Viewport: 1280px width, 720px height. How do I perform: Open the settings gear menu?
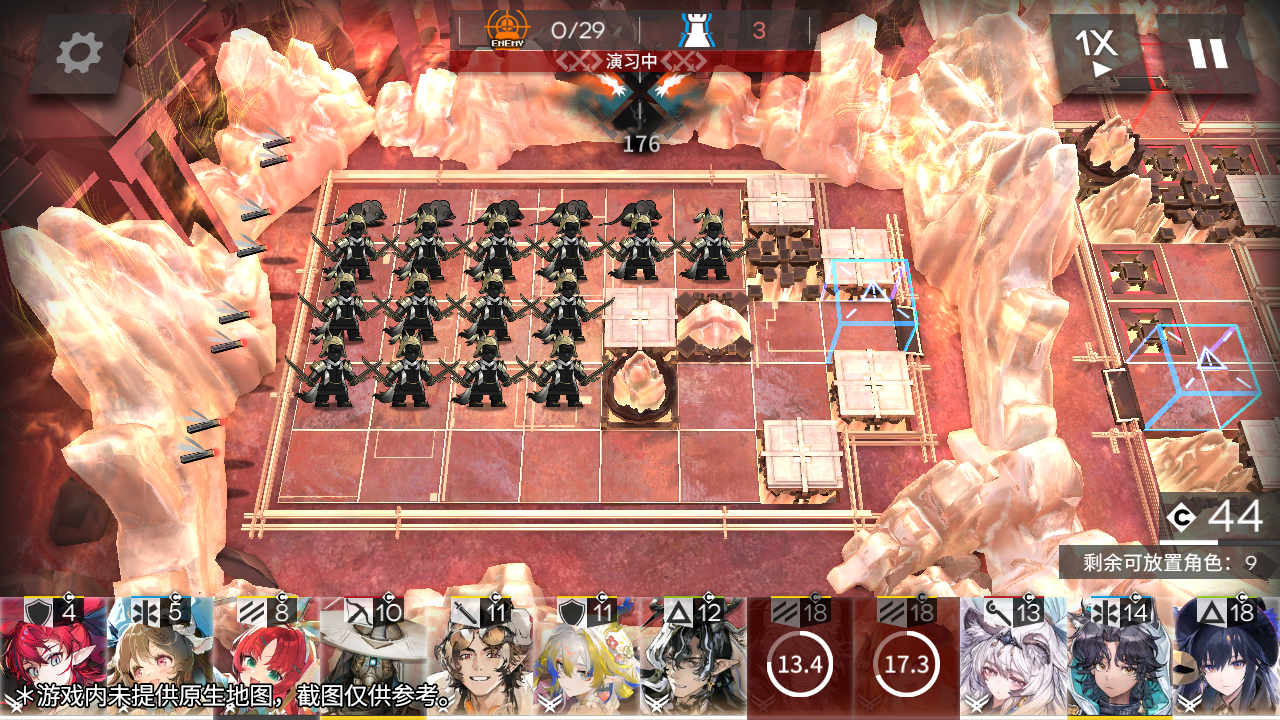tap(79, 53)
